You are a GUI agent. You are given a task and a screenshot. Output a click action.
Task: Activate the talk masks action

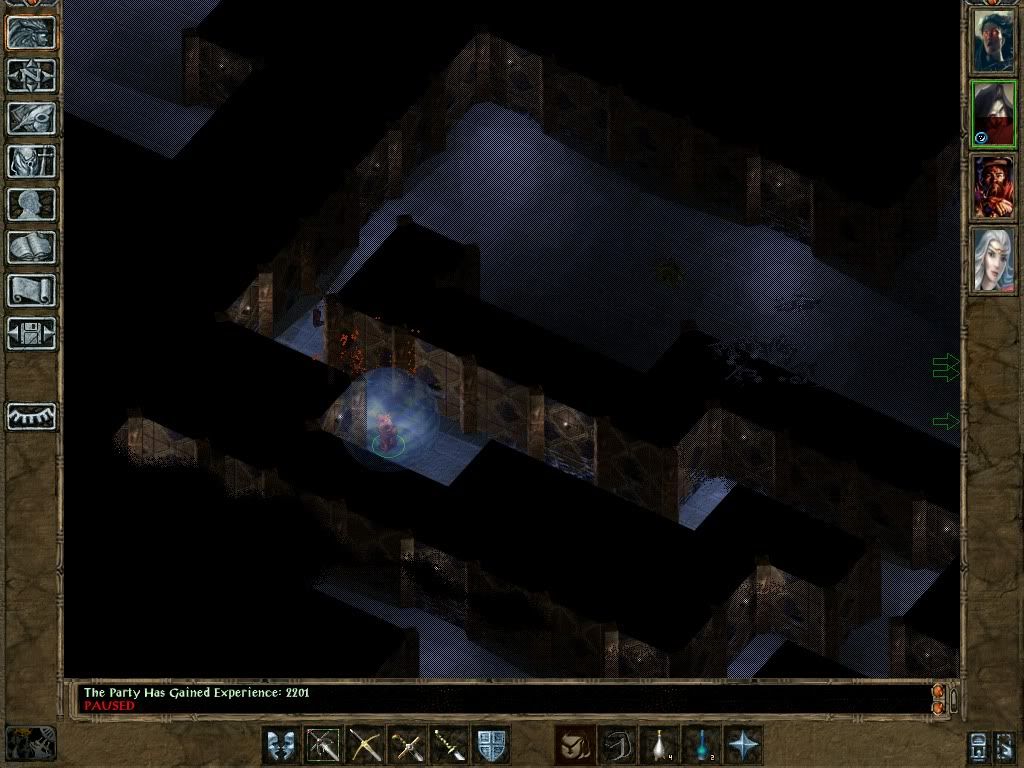pos(281,745)
